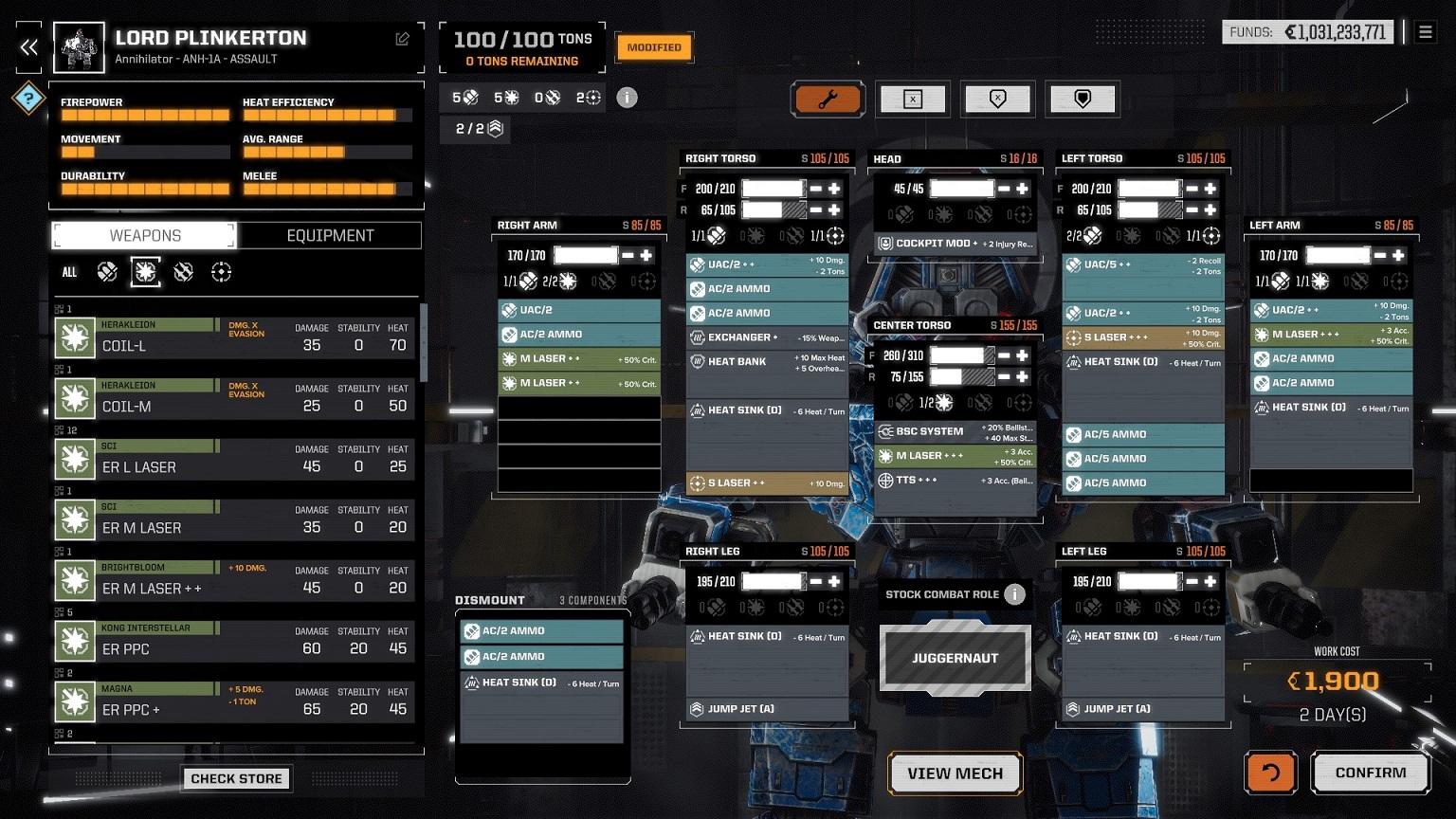Select the Cockpit Mod in the head

click(x=955, y=244)
